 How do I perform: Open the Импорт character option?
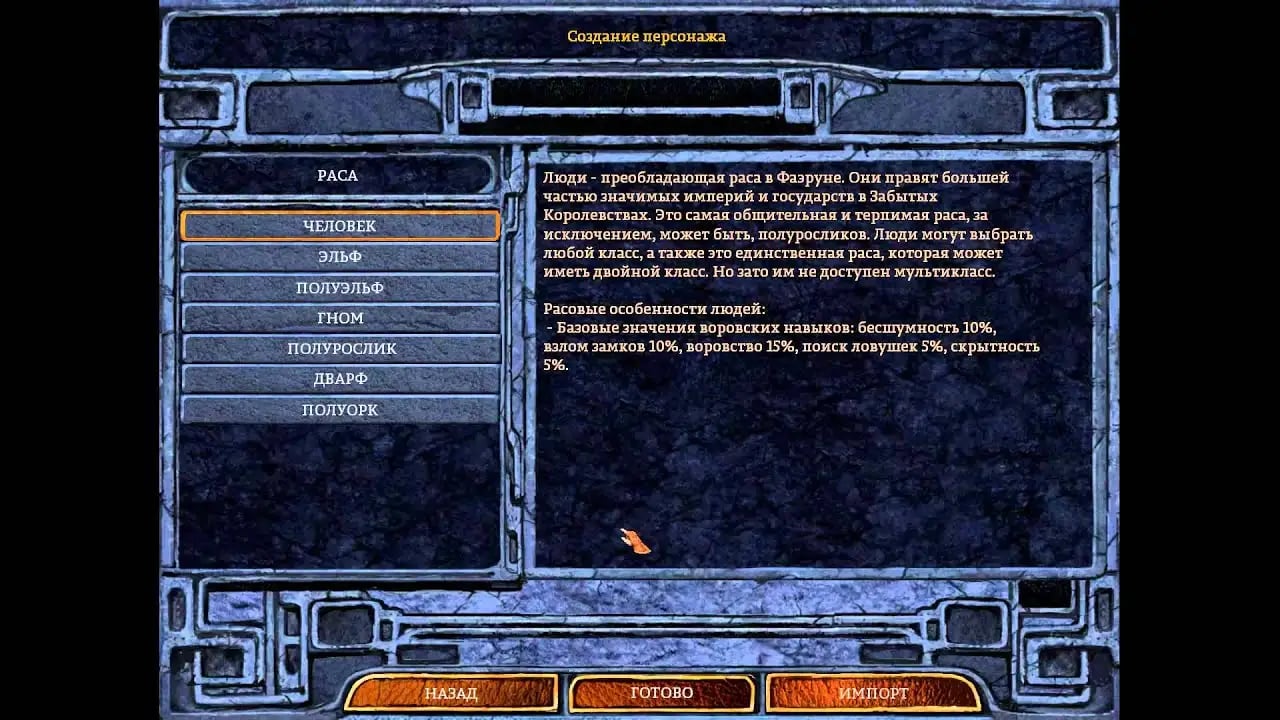873,693
